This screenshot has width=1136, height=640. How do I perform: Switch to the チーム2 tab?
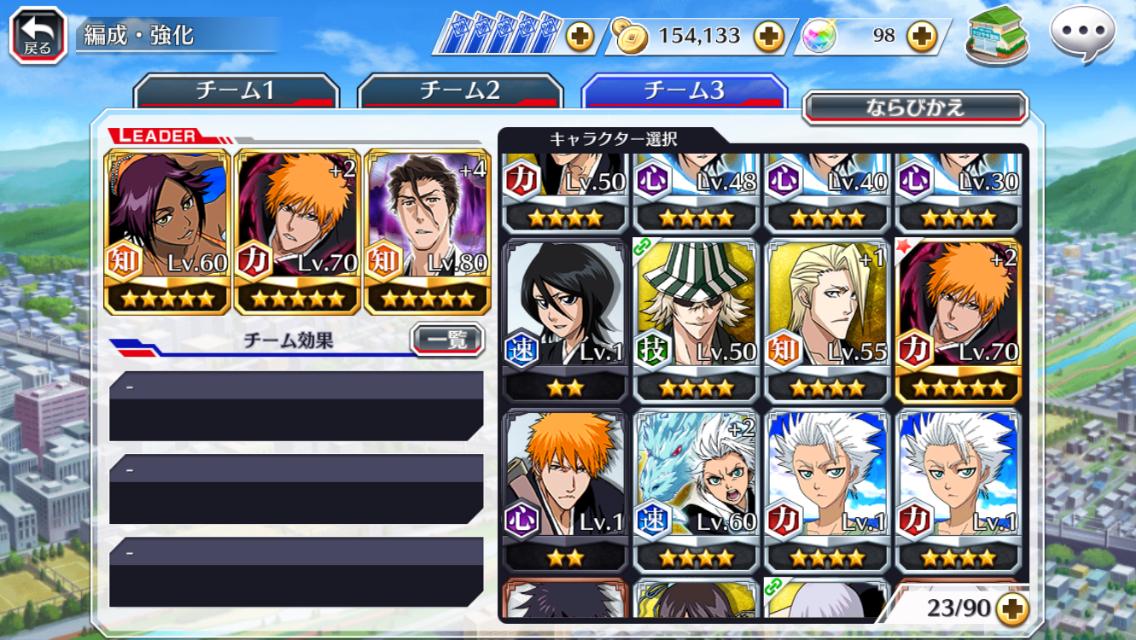point(460,91)
